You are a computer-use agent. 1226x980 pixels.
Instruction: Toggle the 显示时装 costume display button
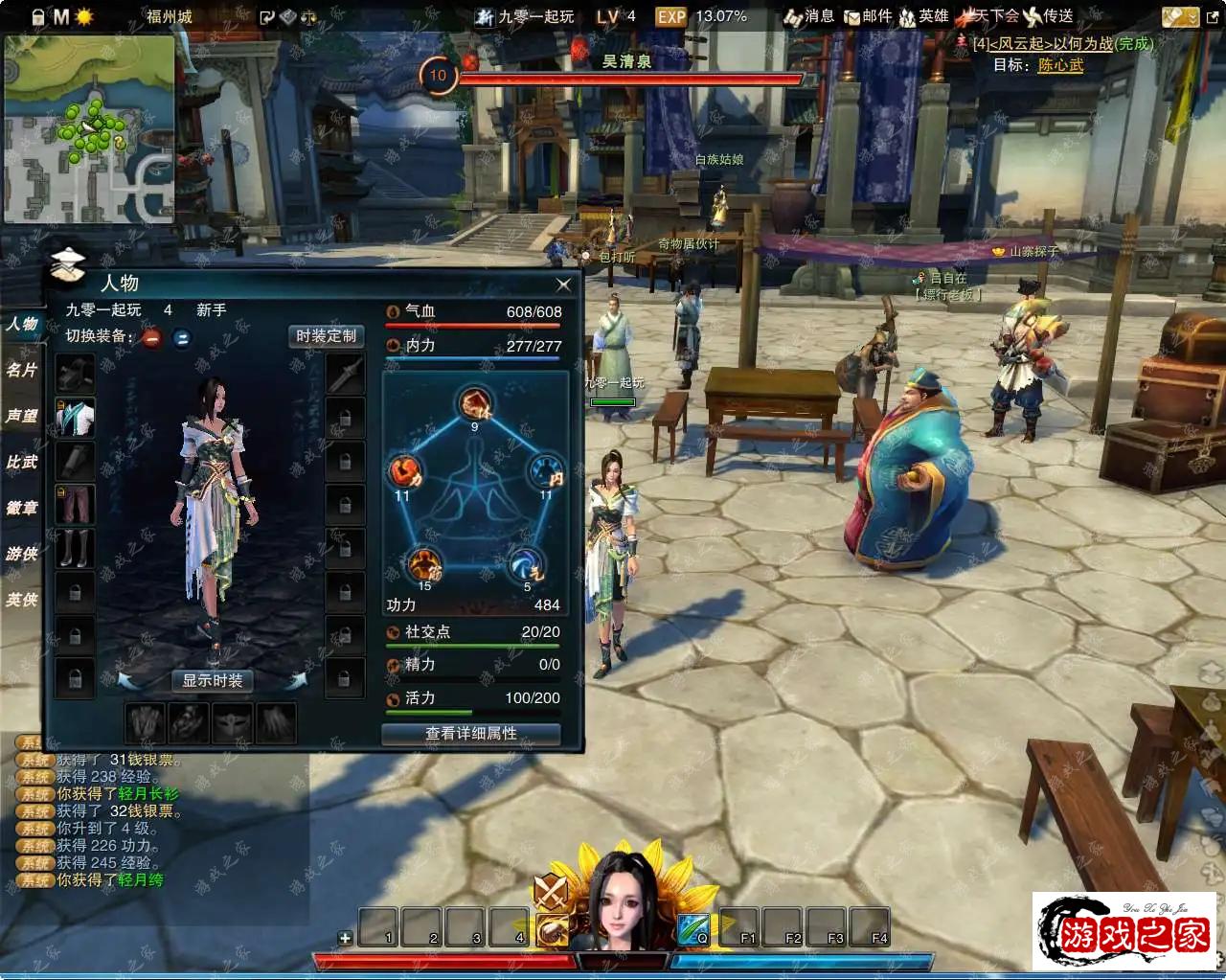coord(213,681)
